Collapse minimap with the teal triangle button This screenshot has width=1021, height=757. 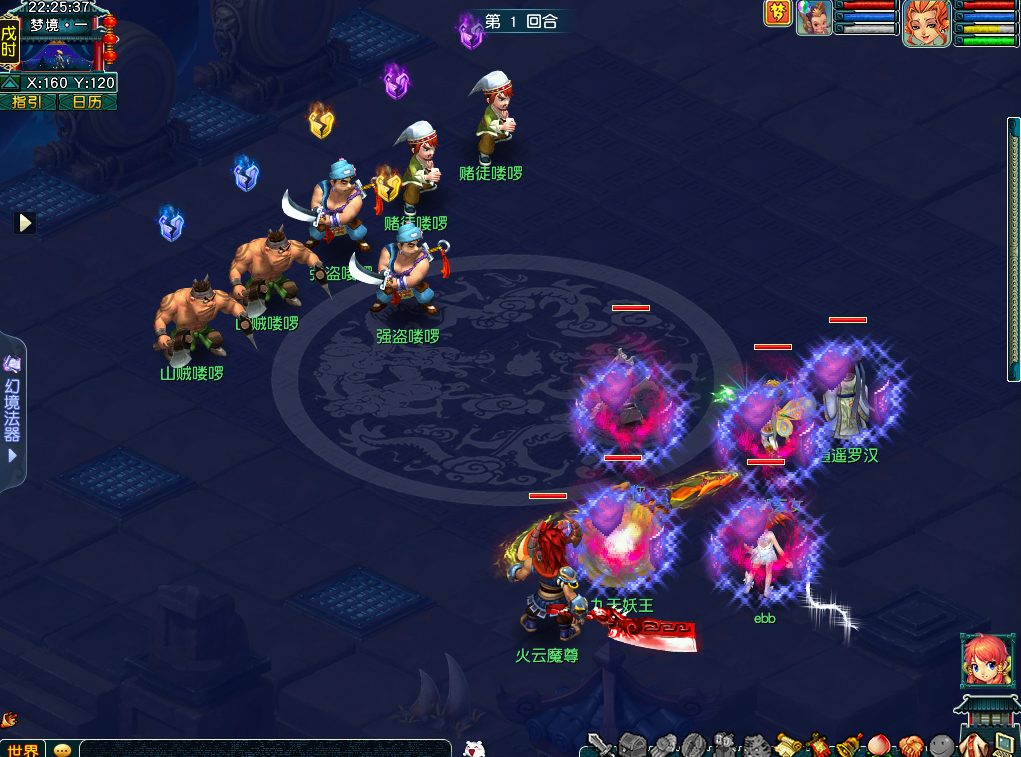(x=10, y=83)
